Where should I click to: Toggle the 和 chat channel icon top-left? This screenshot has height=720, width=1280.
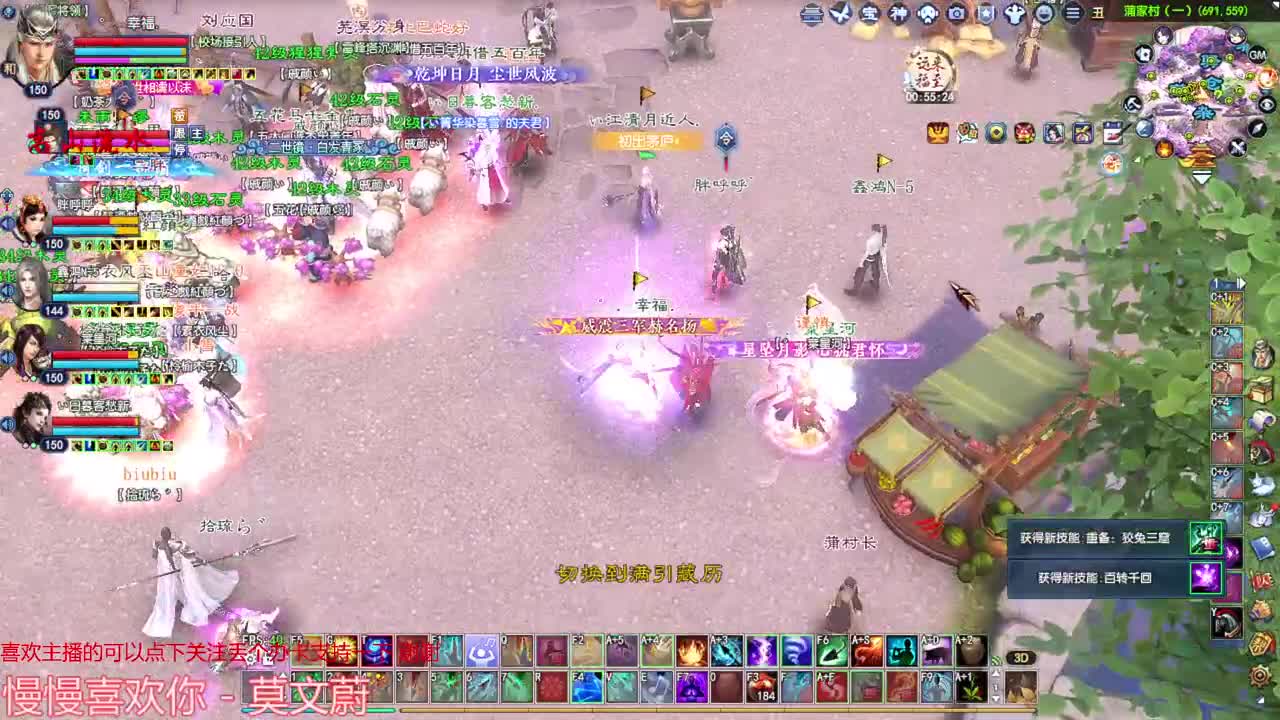(9, 68)
